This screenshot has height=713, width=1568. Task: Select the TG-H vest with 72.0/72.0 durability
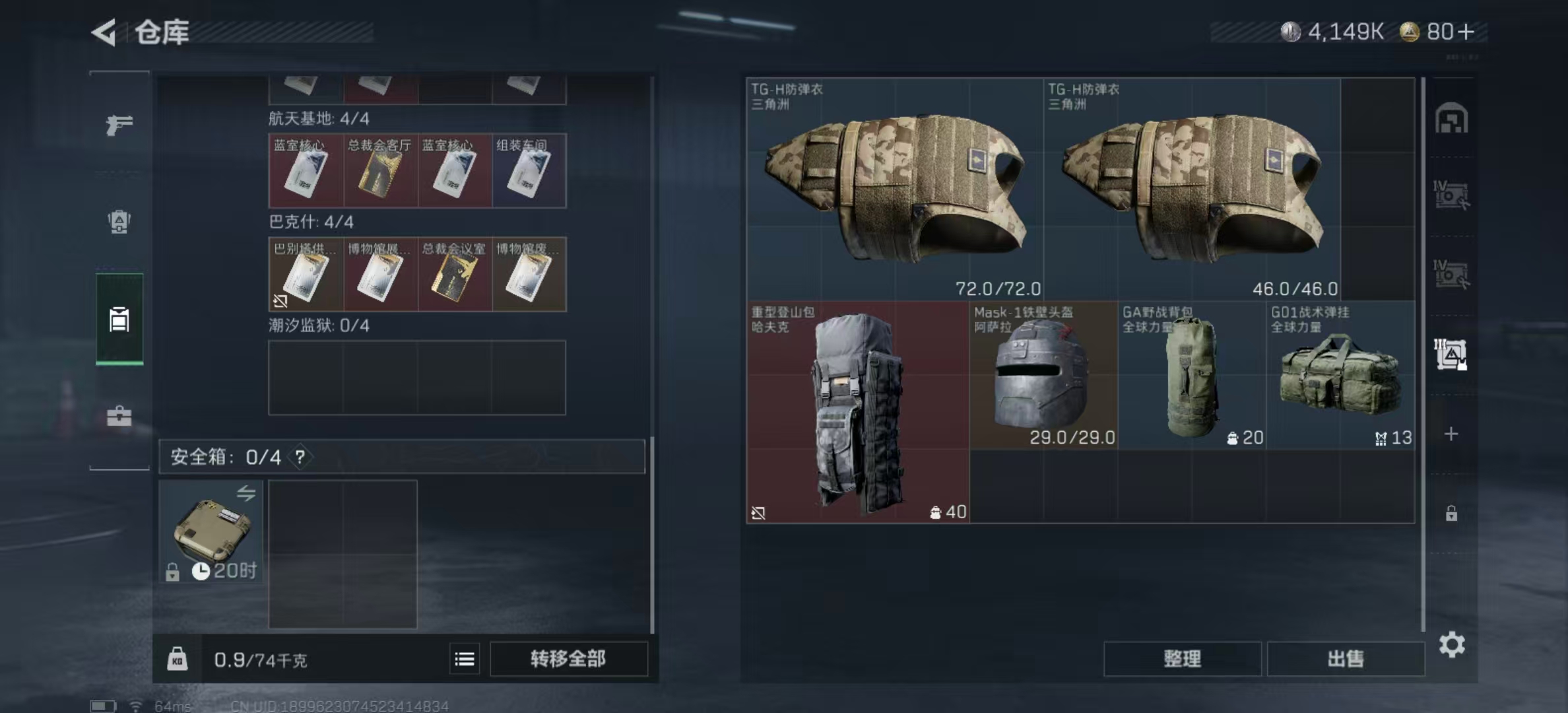coord(895,189)
